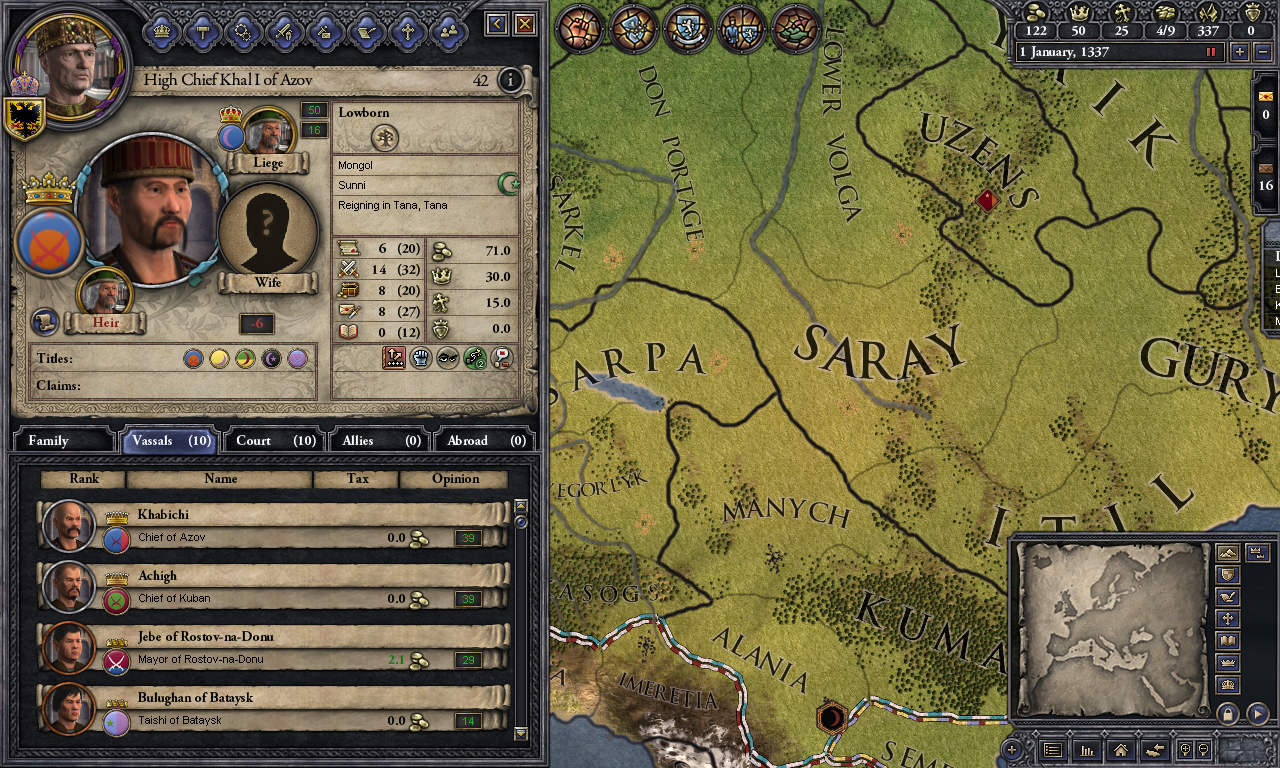Select the realms map mode crown button
Screen dimensions: 1280x768
1226,662
